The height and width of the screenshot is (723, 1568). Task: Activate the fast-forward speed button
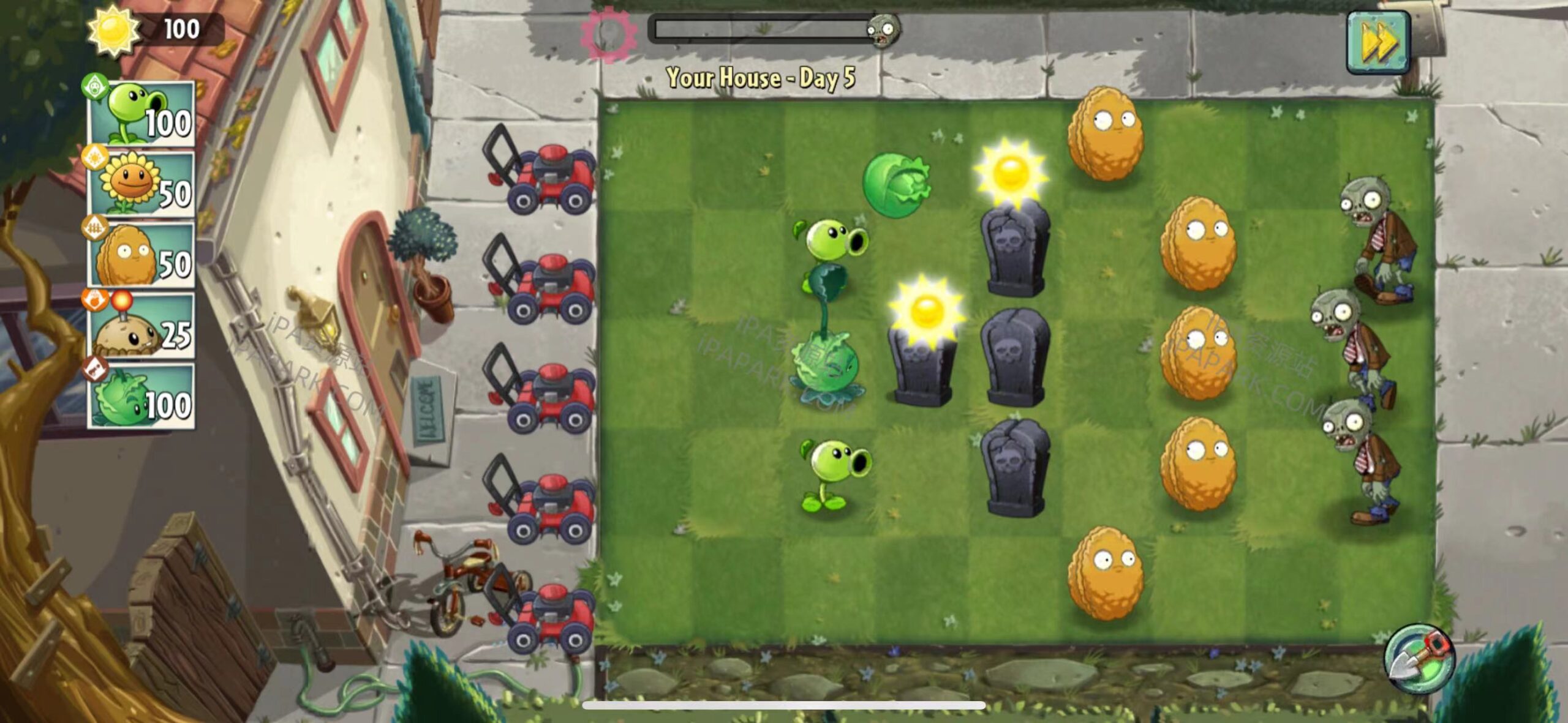point(1378,42)
